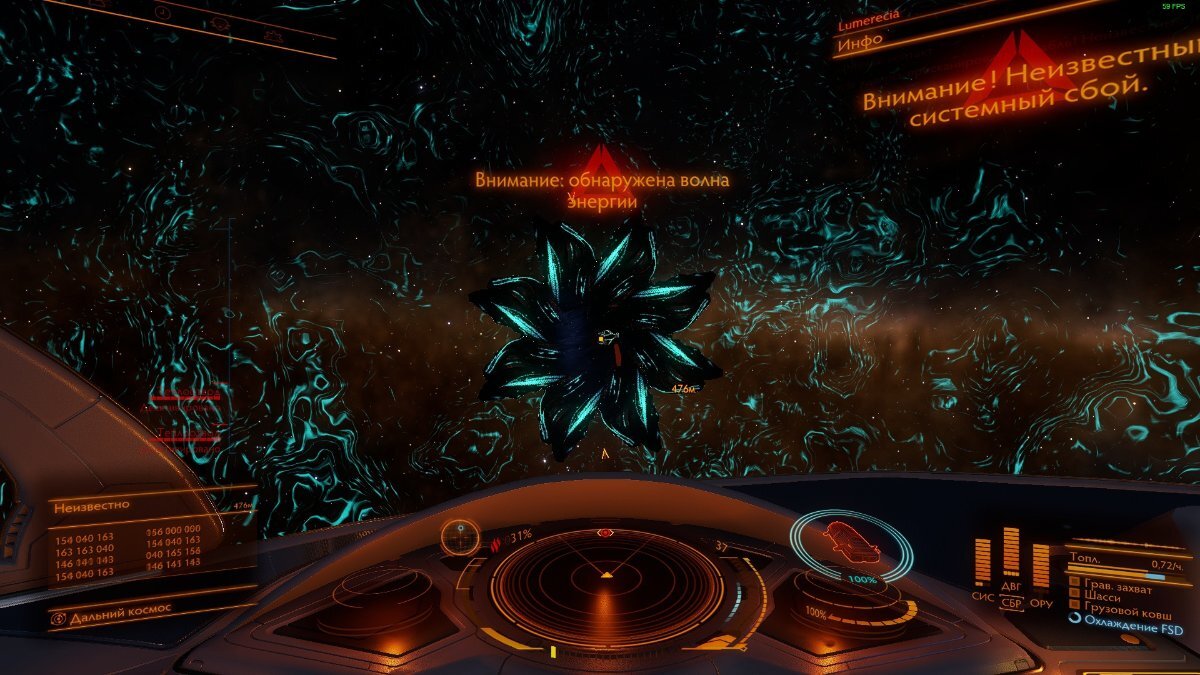Click the СИС power pip column
The image size is (1200, 675).
point(982,563)
